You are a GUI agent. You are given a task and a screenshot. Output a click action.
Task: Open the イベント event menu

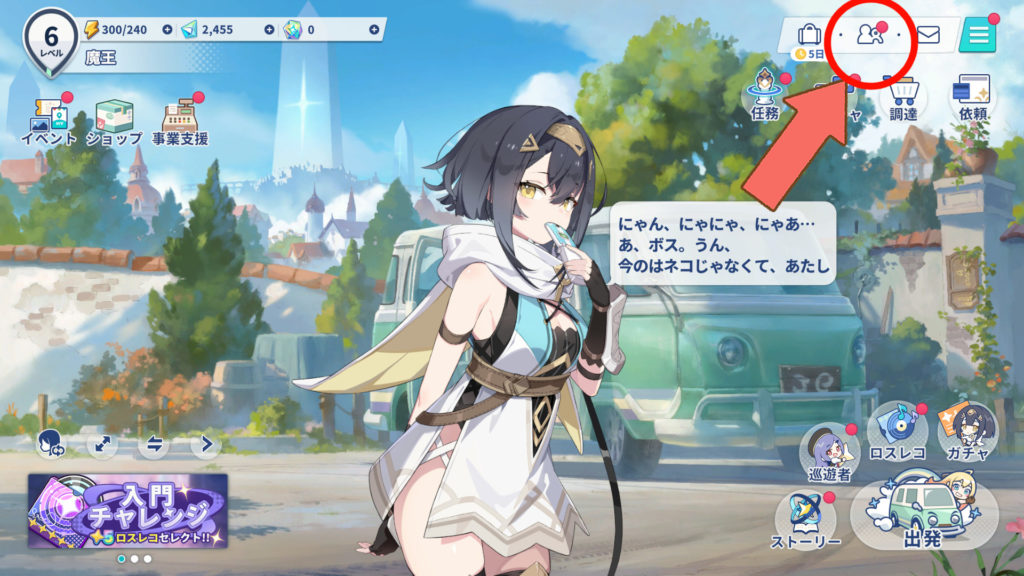48,122
